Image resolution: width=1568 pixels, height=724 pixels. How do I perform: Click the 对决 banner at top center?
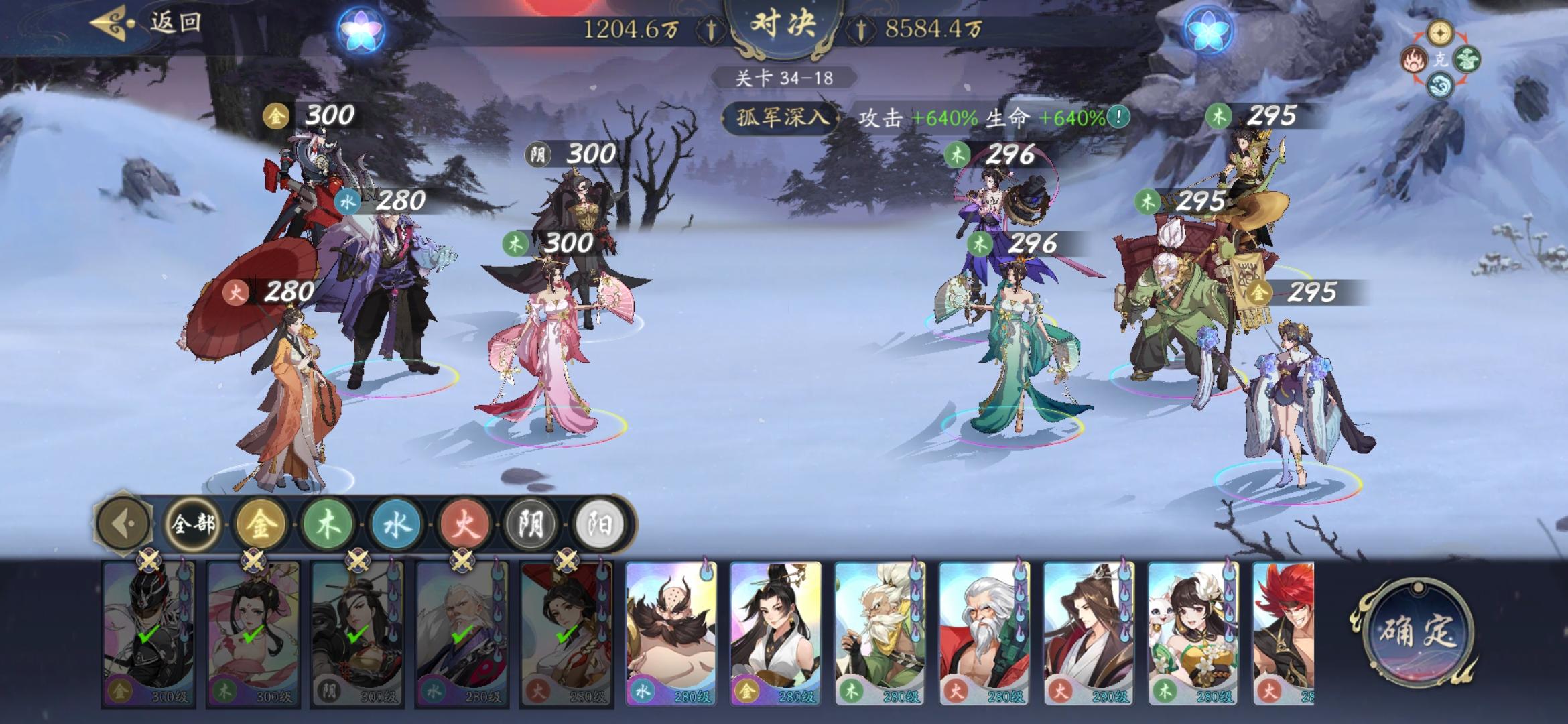pyautogui.click(x=785, y=23)
